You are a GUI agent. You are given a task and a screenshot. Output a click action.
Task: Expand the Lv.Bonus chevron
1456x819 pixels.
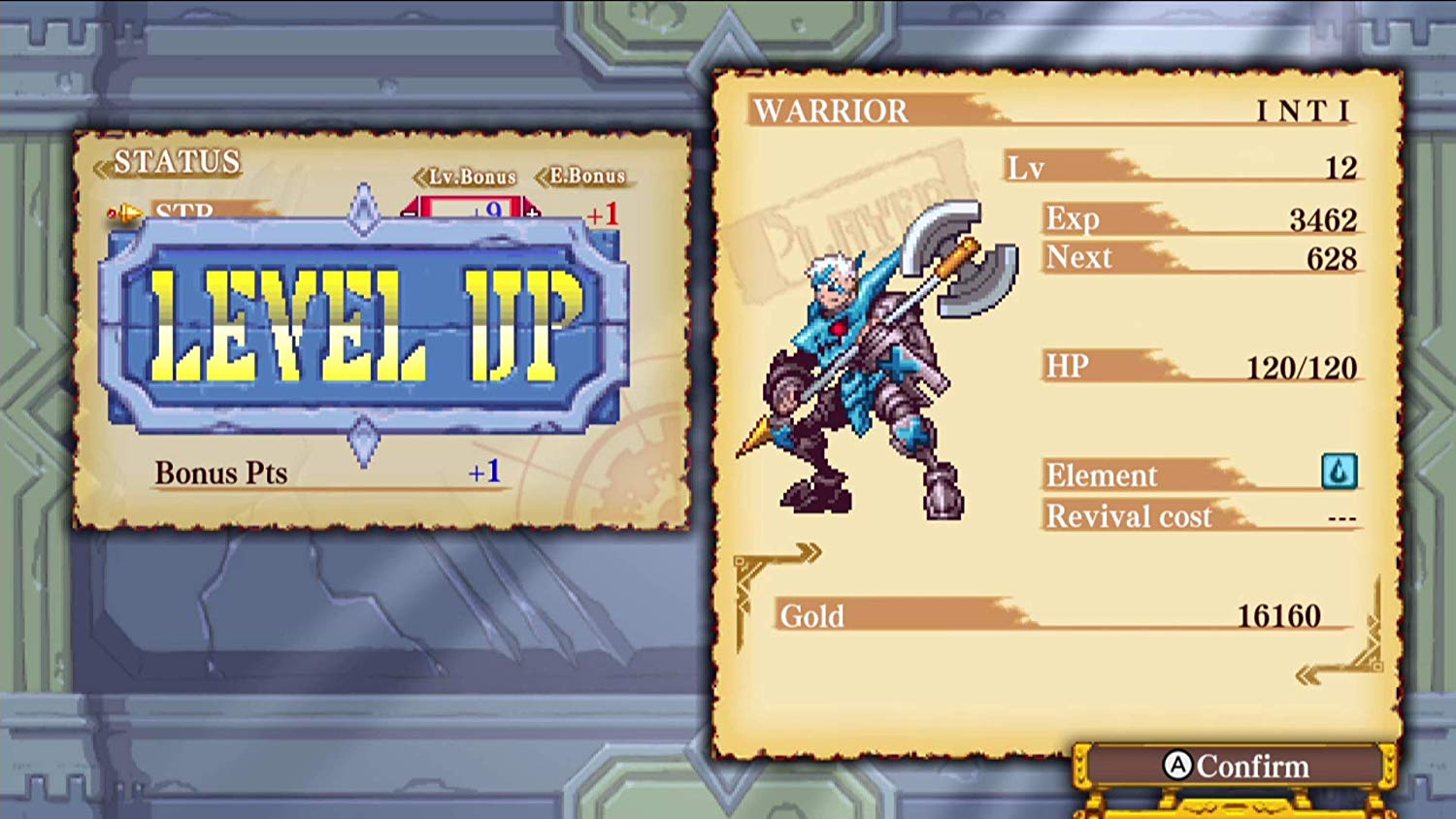[419, 176]
